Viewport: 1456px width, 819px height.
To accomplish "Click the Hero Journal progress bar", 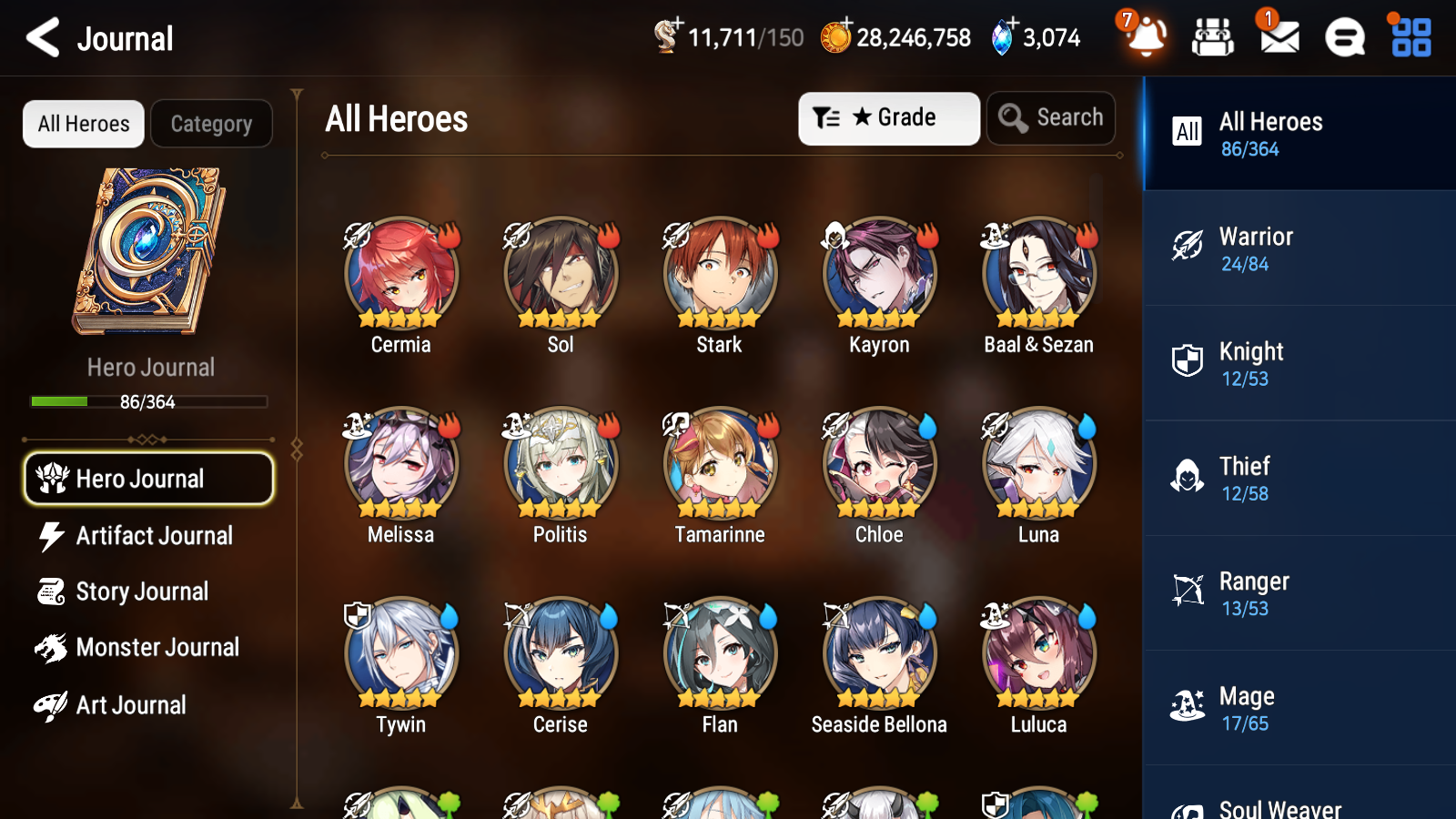I will 148,401.
